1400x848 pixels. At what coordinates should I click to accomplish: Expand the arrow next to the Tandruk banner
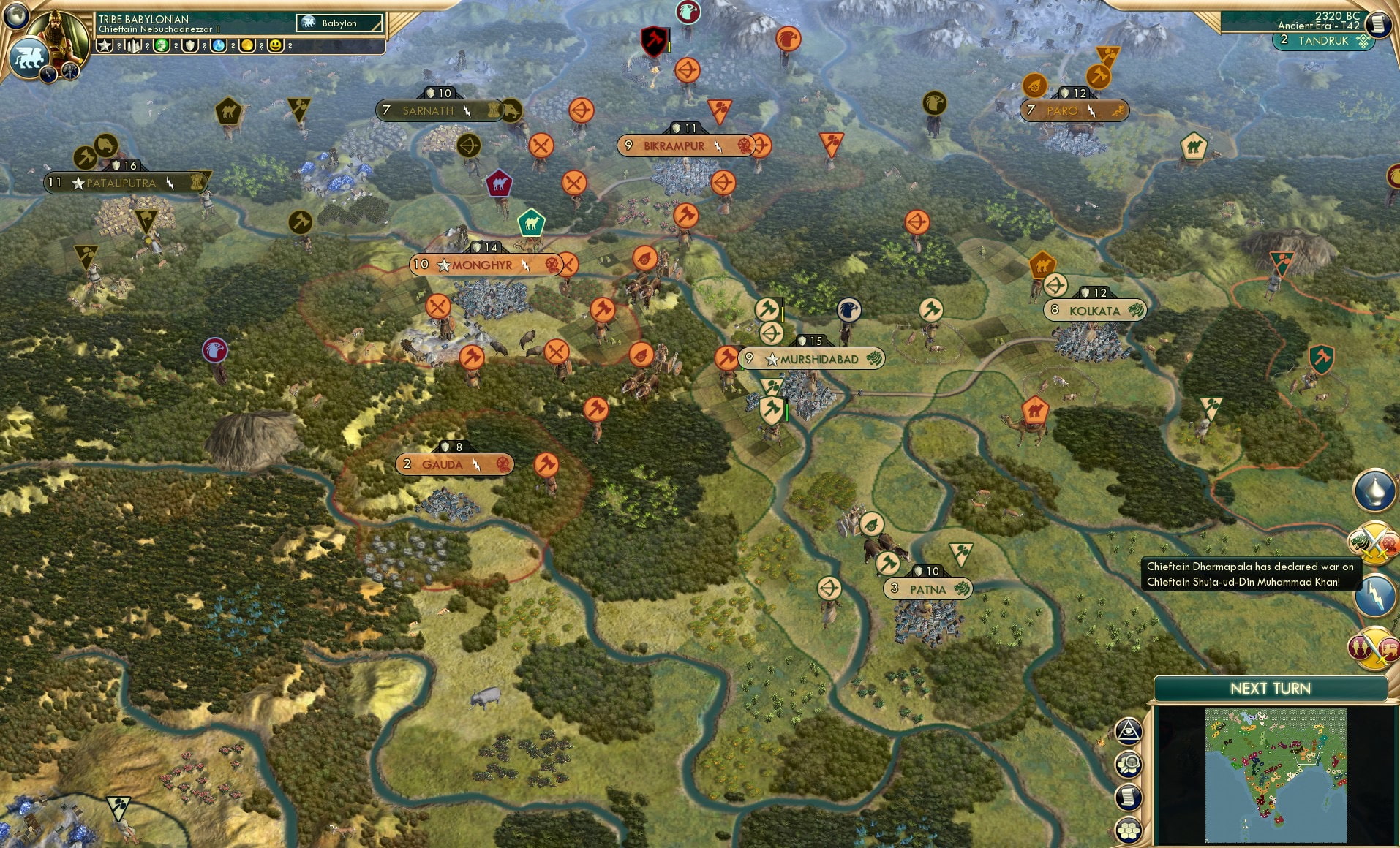[x=1365, y=42]
